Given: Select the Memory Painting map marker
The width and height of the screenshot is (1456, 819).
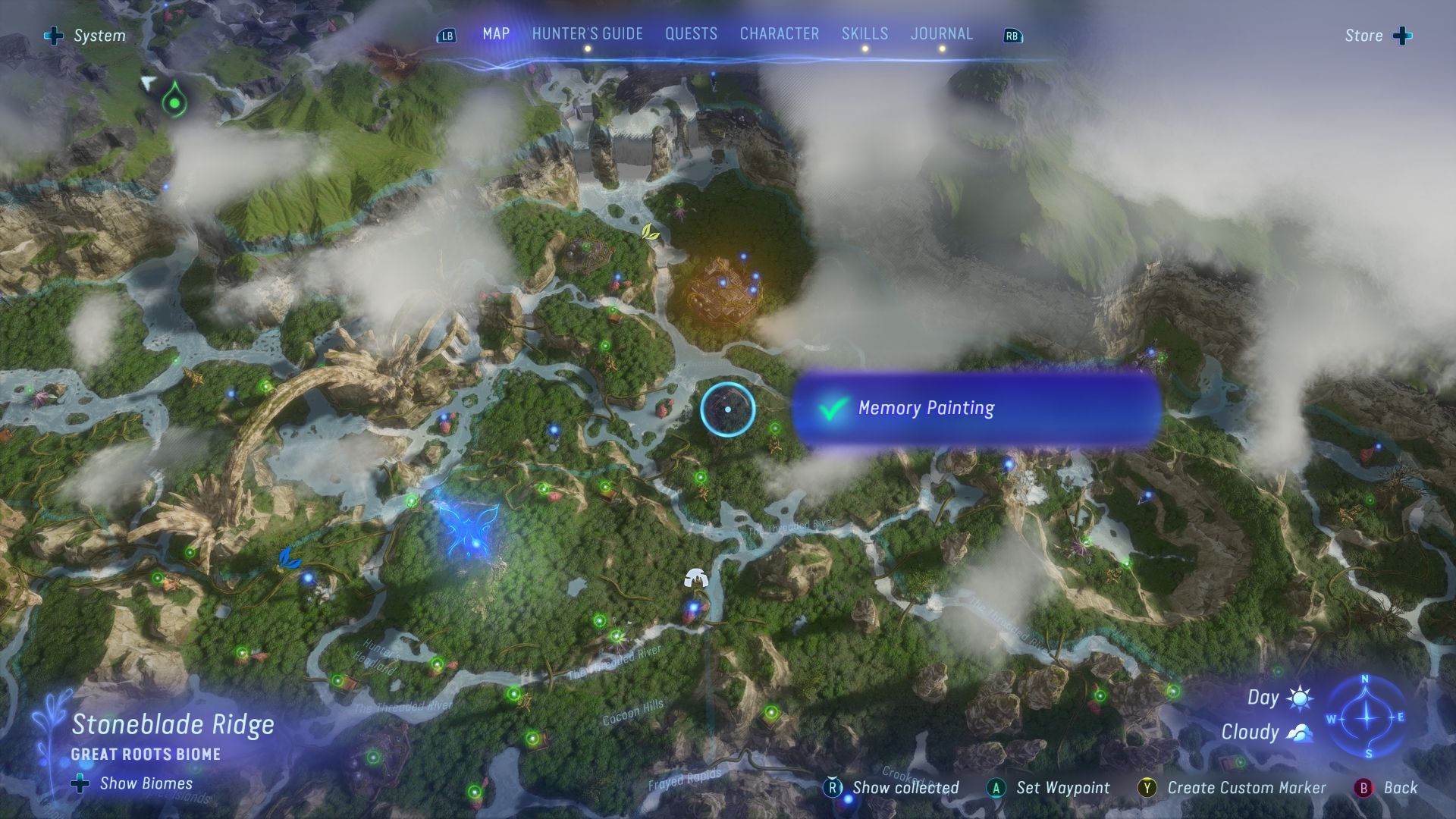Looking at the screenshot, I should pyautogui.click(x=726, y=409).
